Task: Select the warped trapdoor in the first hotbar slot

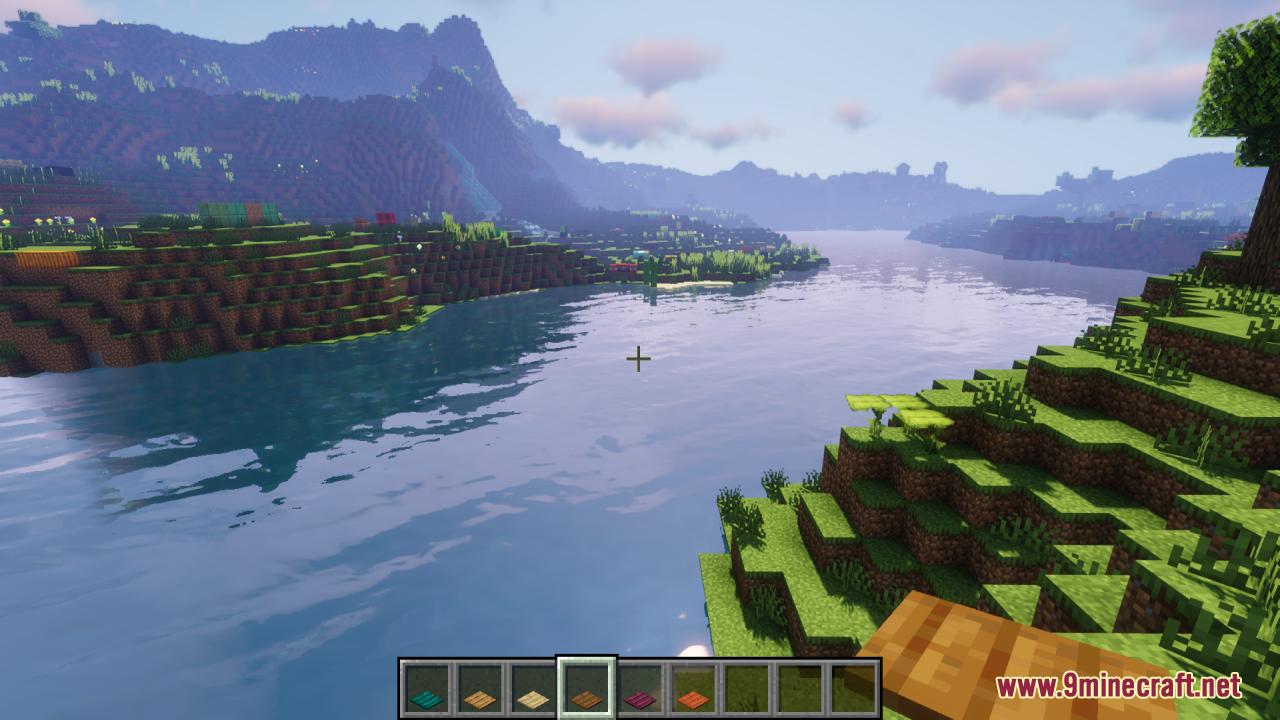Action: point(424,683)
